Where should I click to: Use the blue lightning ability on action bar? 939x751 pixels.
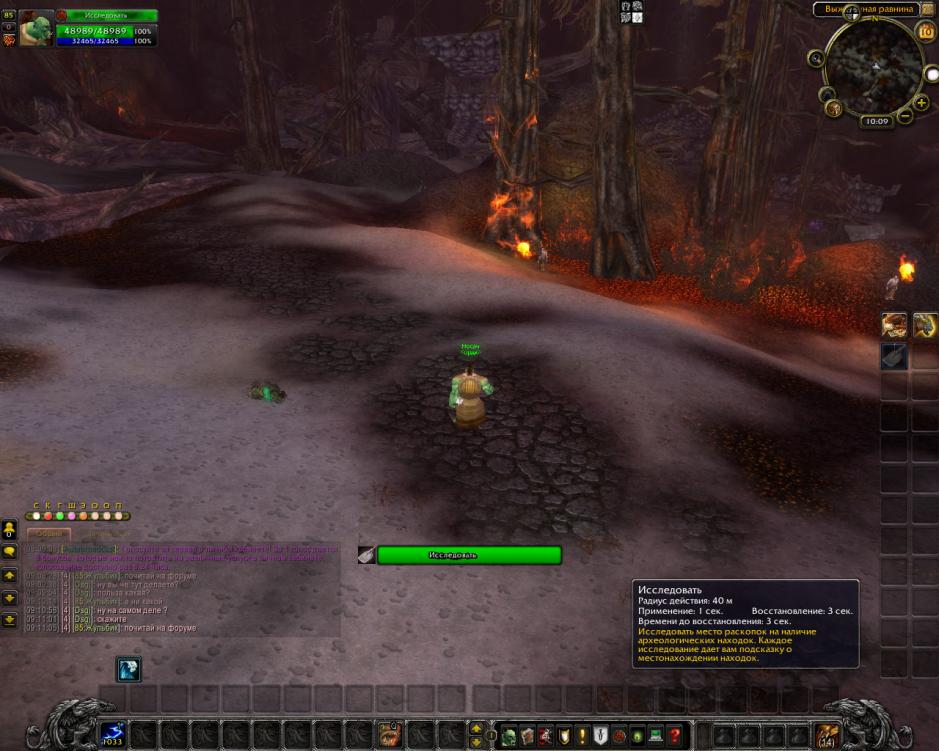tap(113, 735)
